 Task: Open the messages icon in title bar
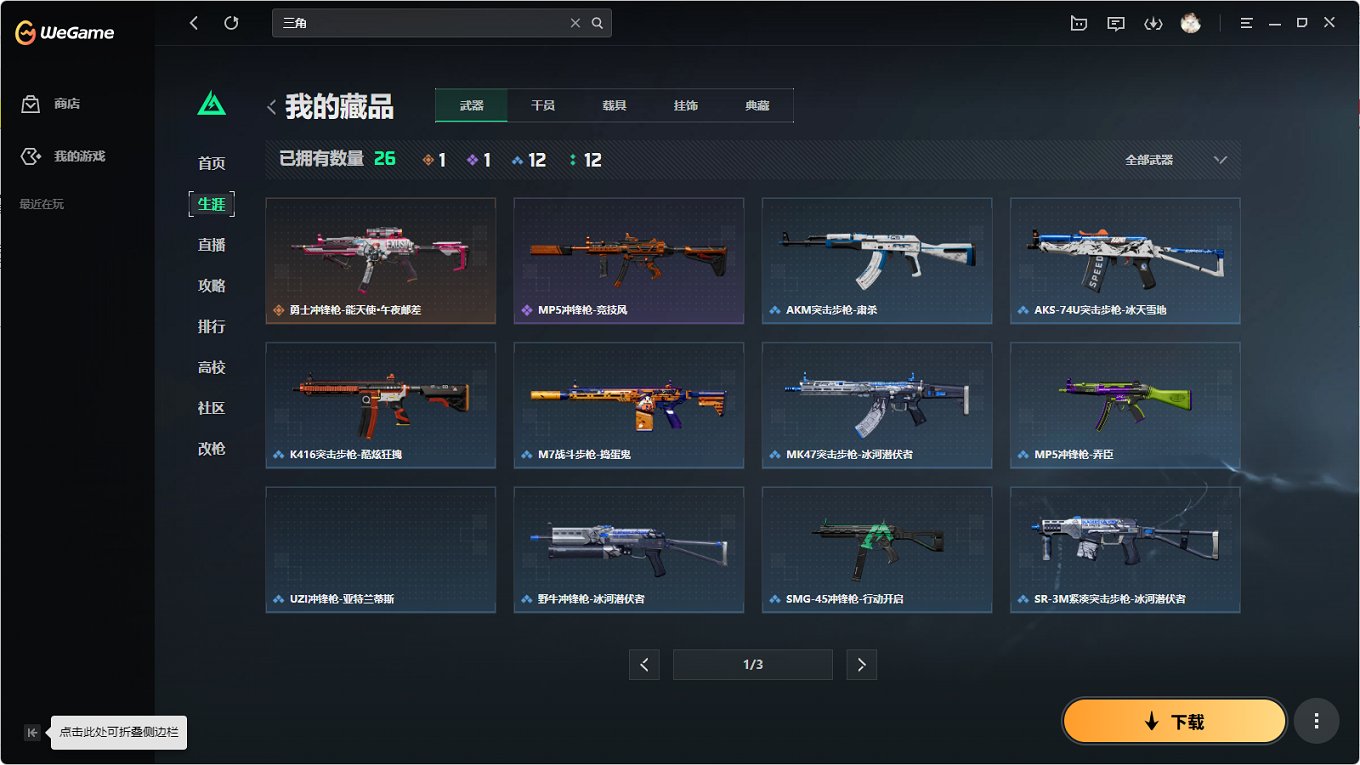(1115, 22)
